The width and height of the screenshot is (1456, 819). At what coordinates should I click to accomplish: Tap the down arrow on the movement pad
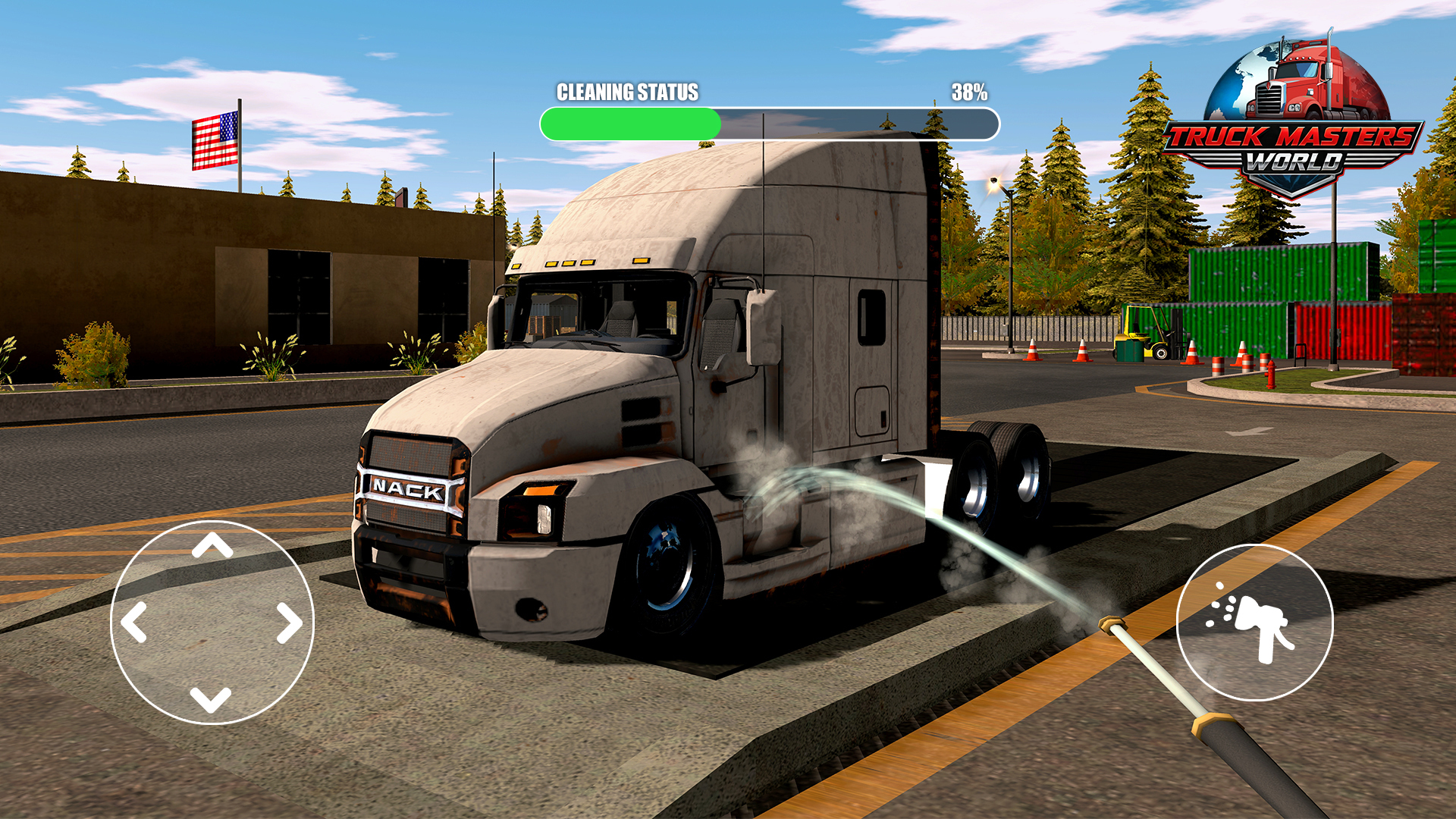[x=211, y=698]
